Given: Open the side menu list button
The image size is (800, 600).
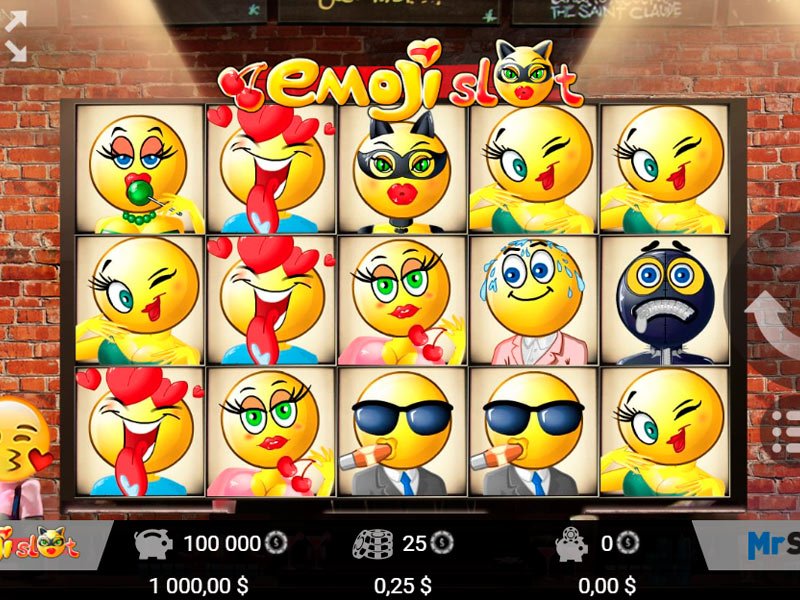Looking at the screenshot, I should coord(785,430).
